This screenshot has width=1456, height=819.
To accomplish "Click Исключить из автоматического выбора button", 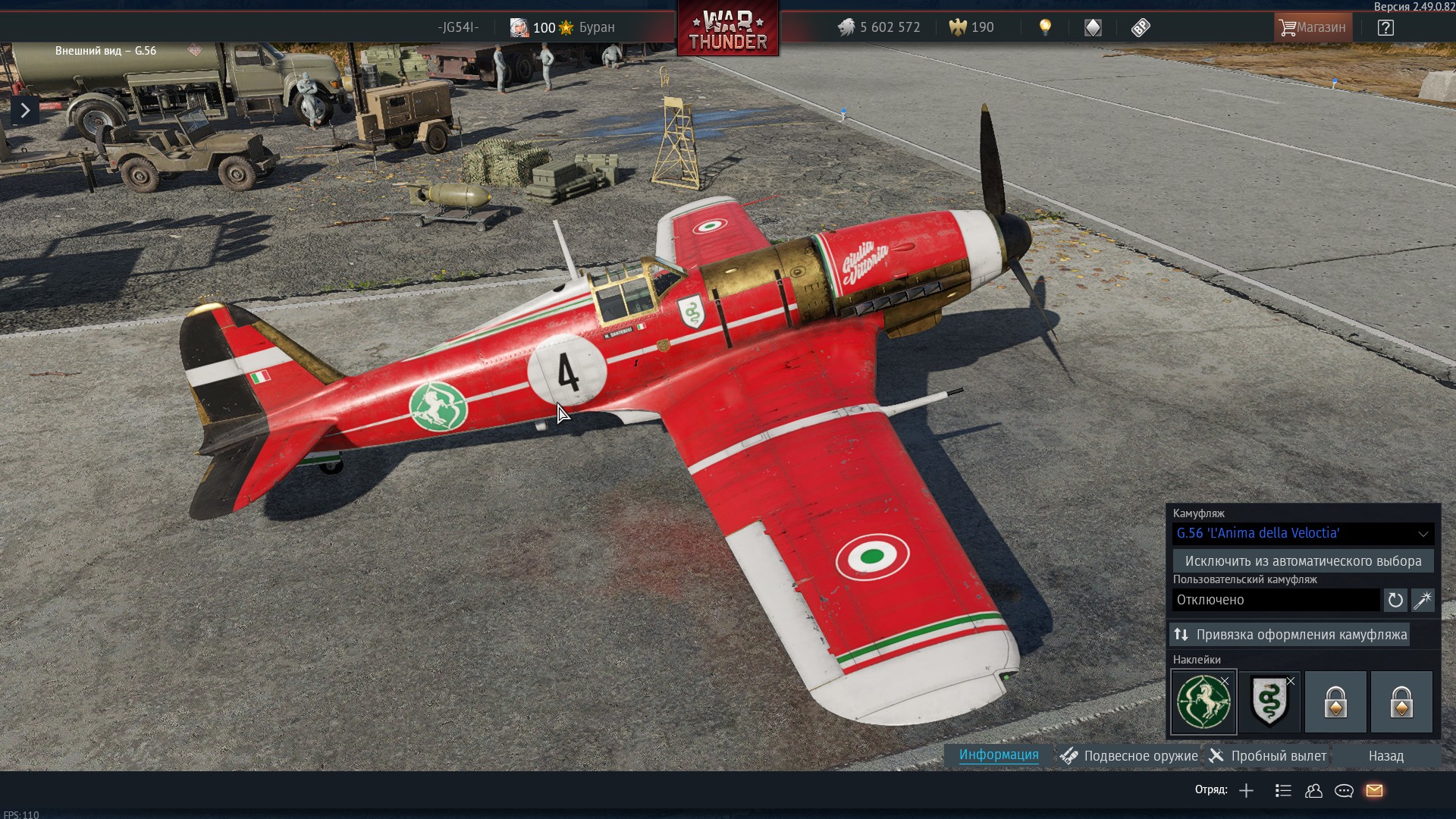I will (1303, 561).
